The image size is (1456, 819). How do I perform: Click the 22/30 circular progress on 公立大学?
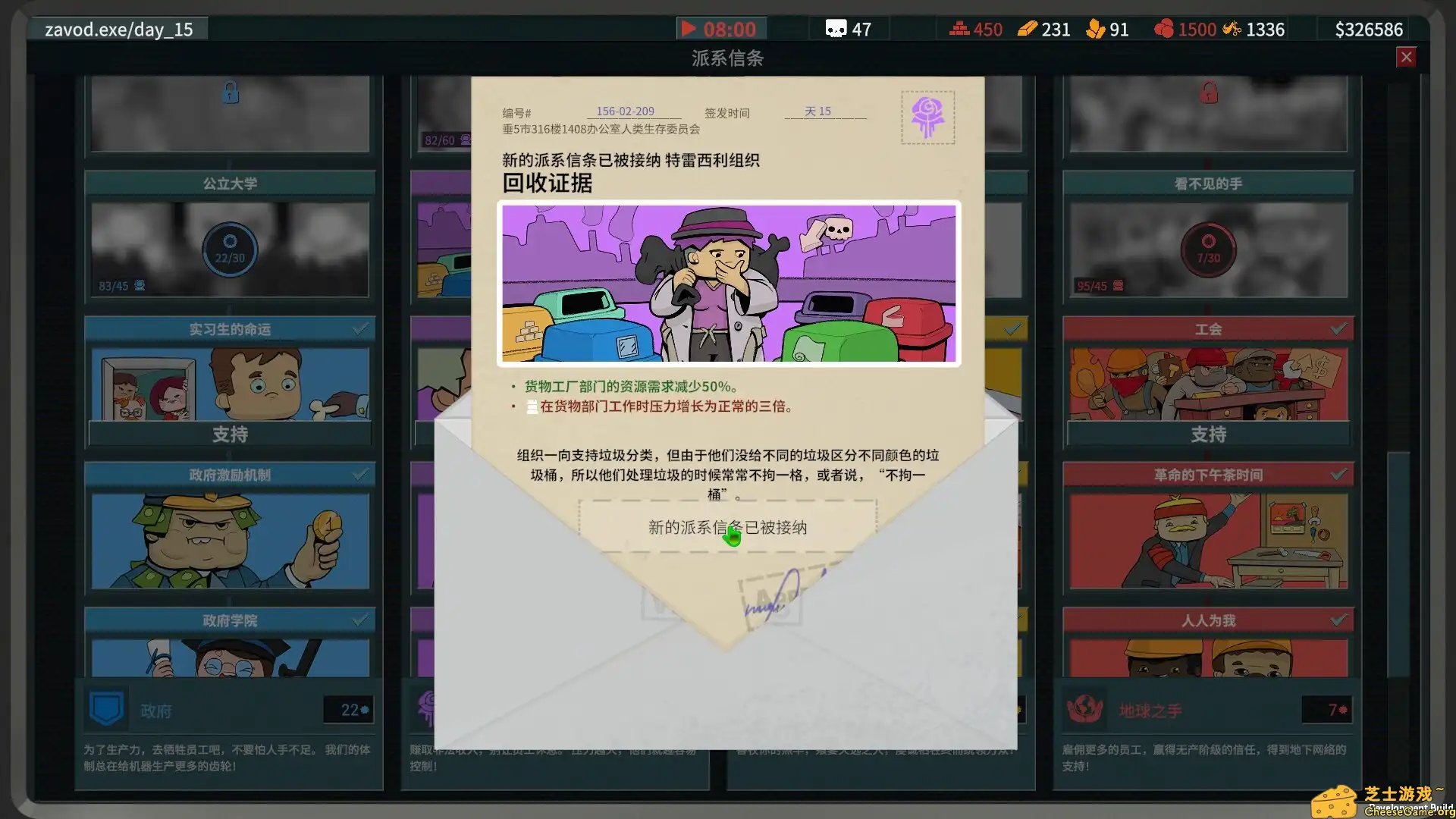tap(230, 250)
